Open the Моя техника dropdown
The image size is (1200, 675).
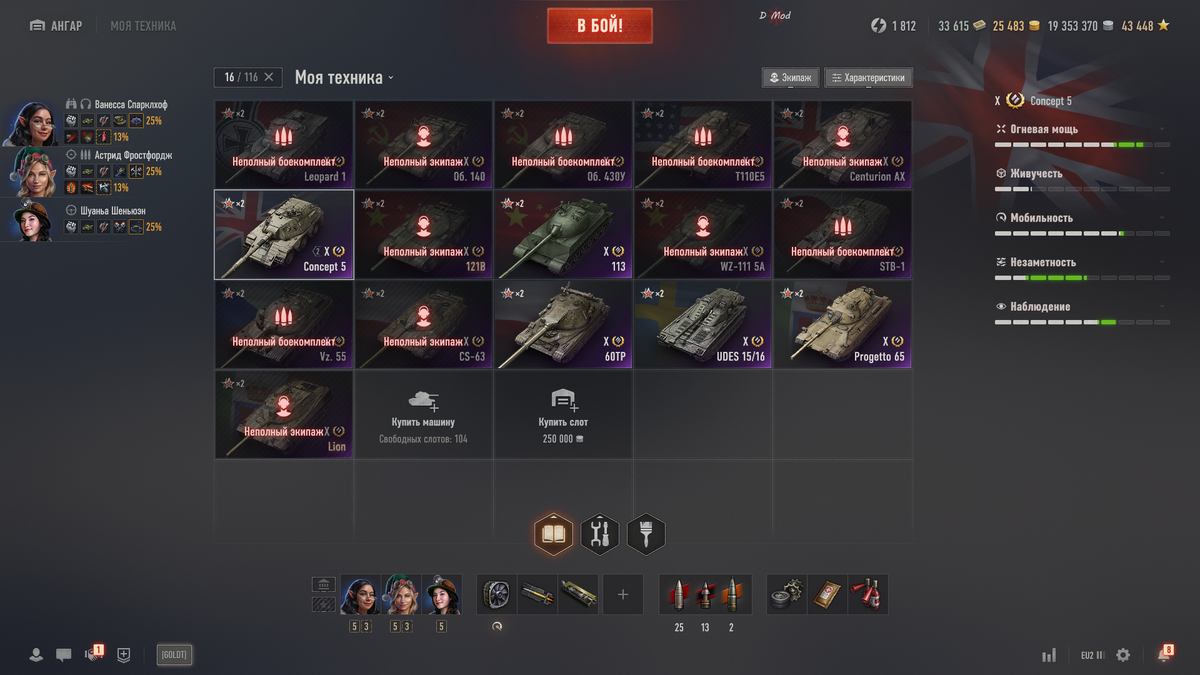pyautogui.click(x=344, y=78)
